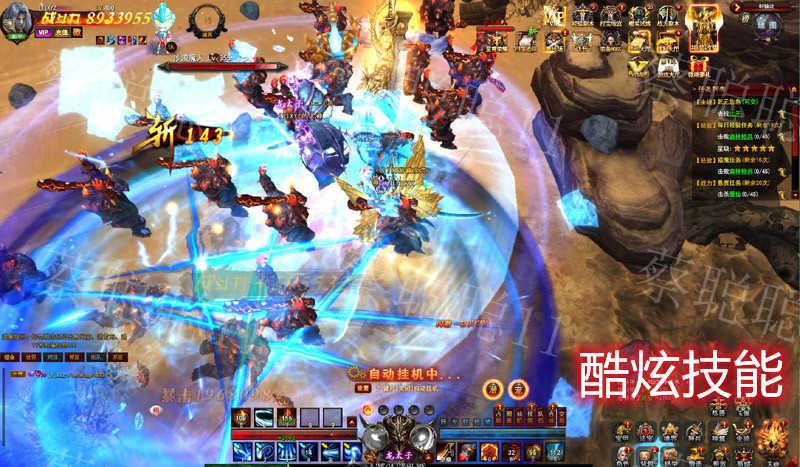Viewport: 800px width, 467px height.
Task: Click the first round orange button above skill bar
Action: [492, 388]
